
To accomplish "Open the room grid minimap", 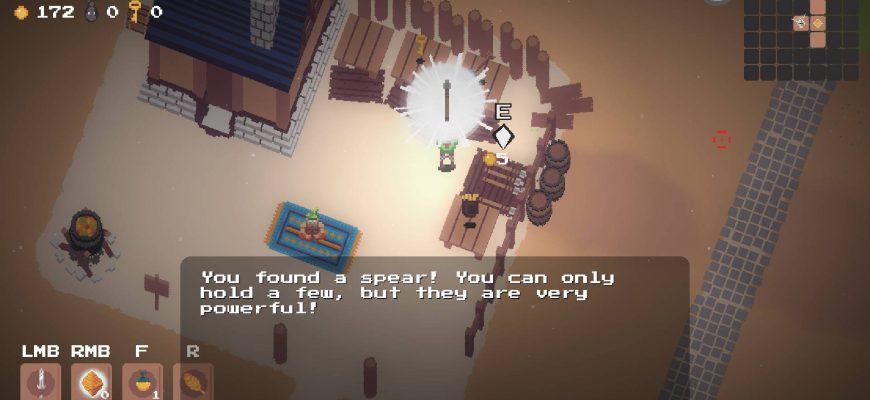I will click(800, 39).
